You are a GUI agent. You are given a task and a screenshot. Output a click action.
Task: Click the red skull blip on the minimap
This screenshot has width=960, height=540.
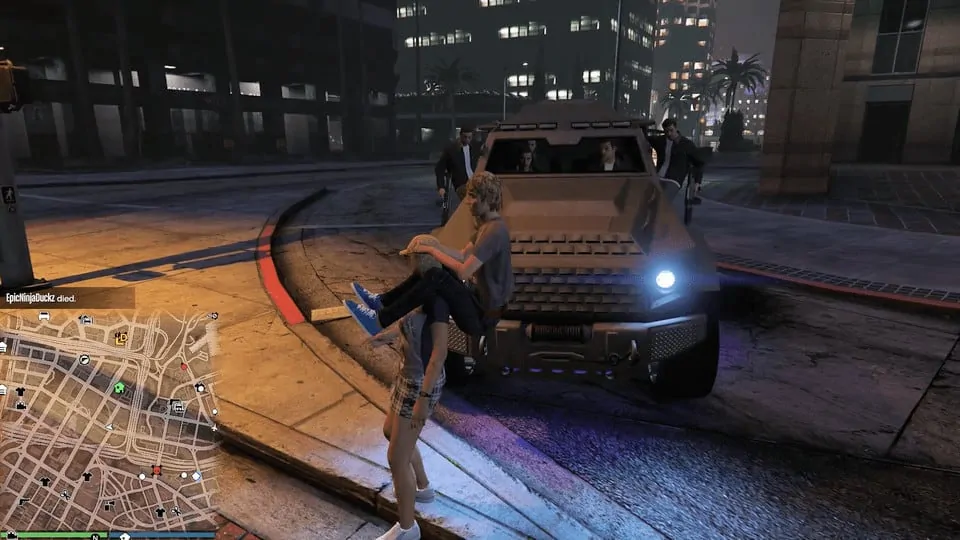point(156,470)
